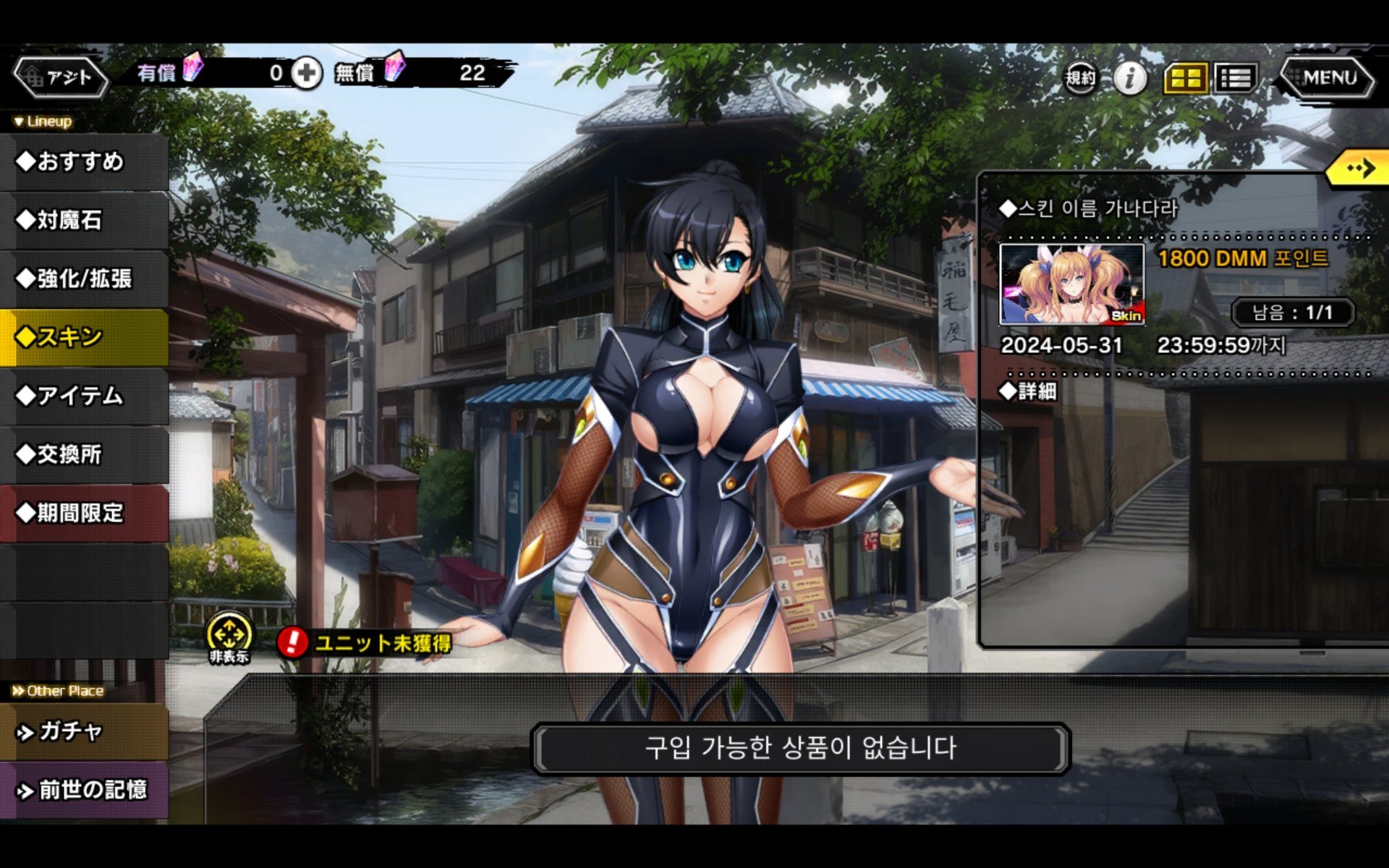Show shop information via i icon
Screen dimensions: 1389x868
tap(1130, 77)
